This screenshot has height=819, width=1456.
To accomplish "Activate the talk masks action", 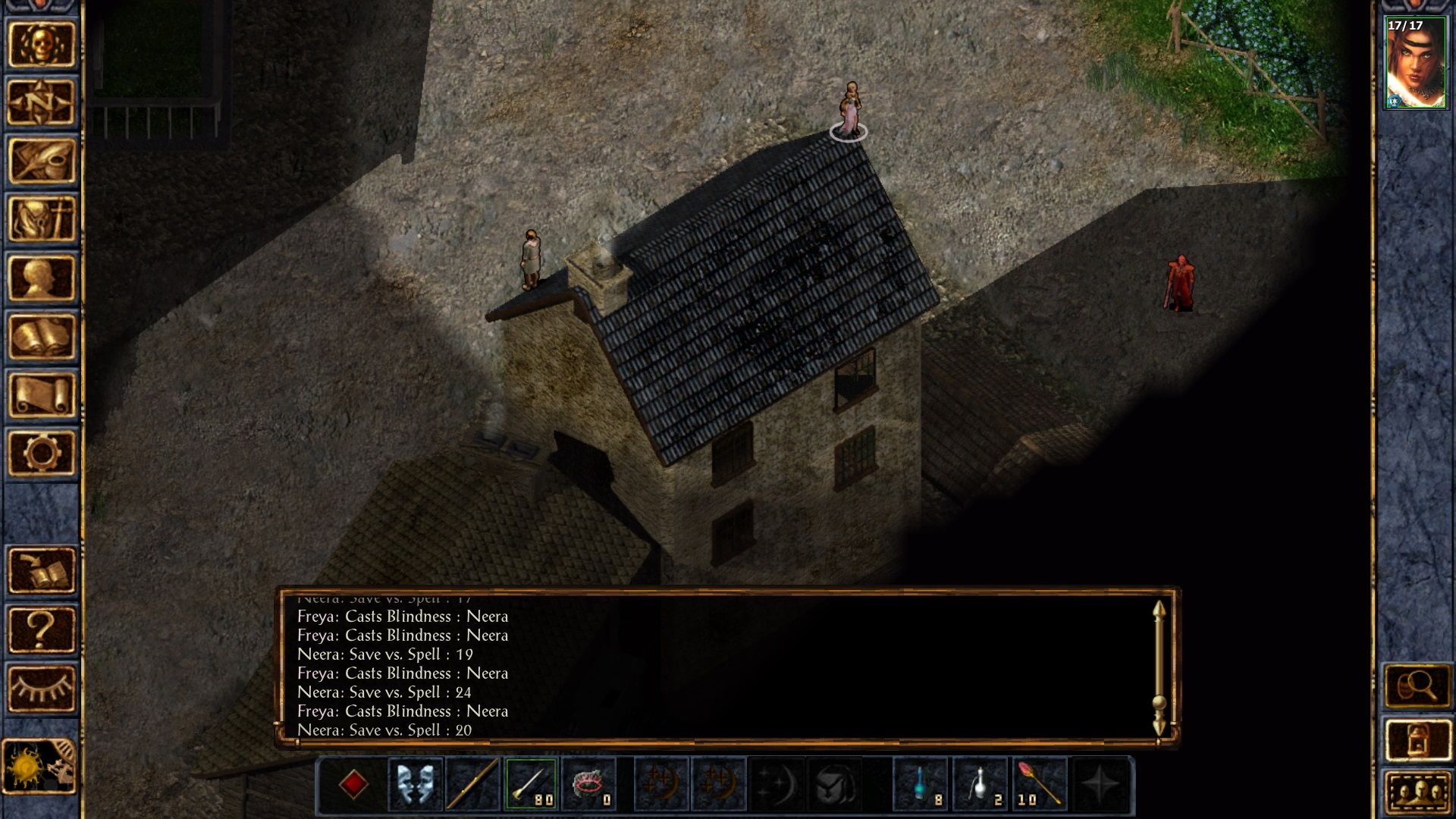I will [x=415, y=784].
